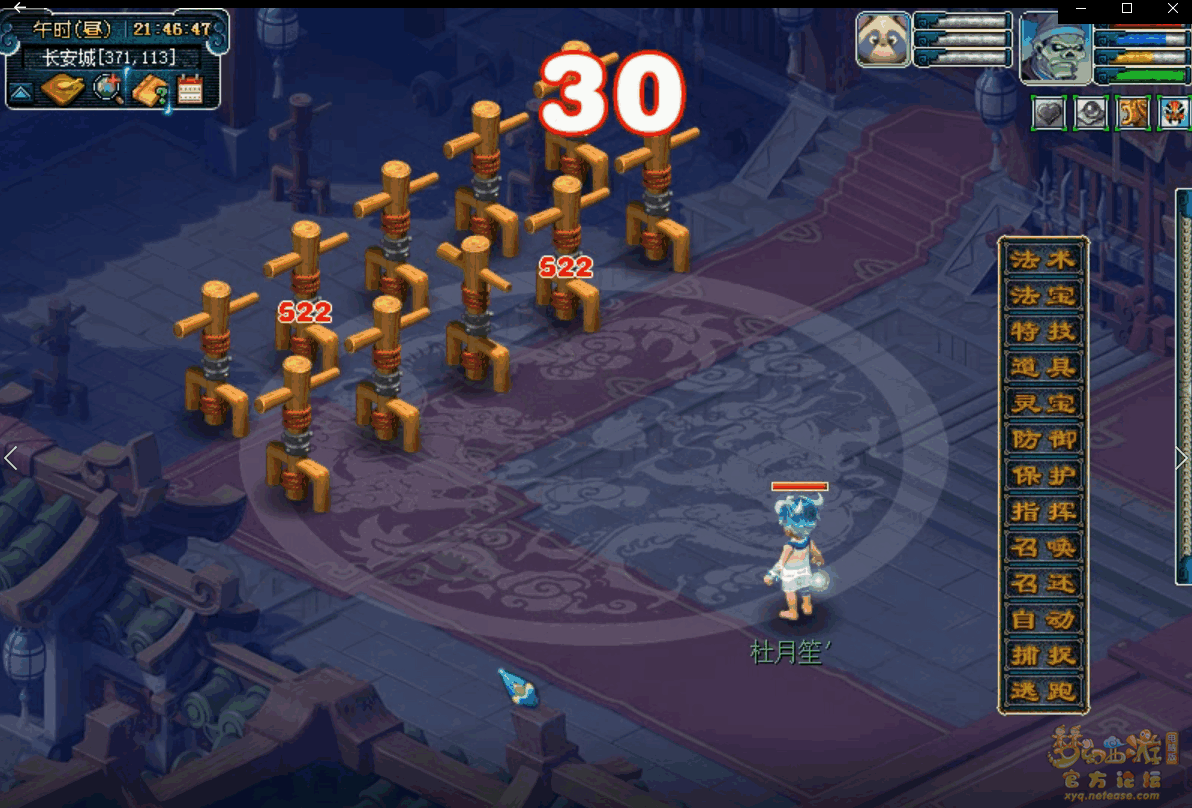Image resolution: width=1192 pixels, height=808 pixels.
Task: Choose the 逃跑 flee command
Action: pyautogui.click(x=1043, y=691)
